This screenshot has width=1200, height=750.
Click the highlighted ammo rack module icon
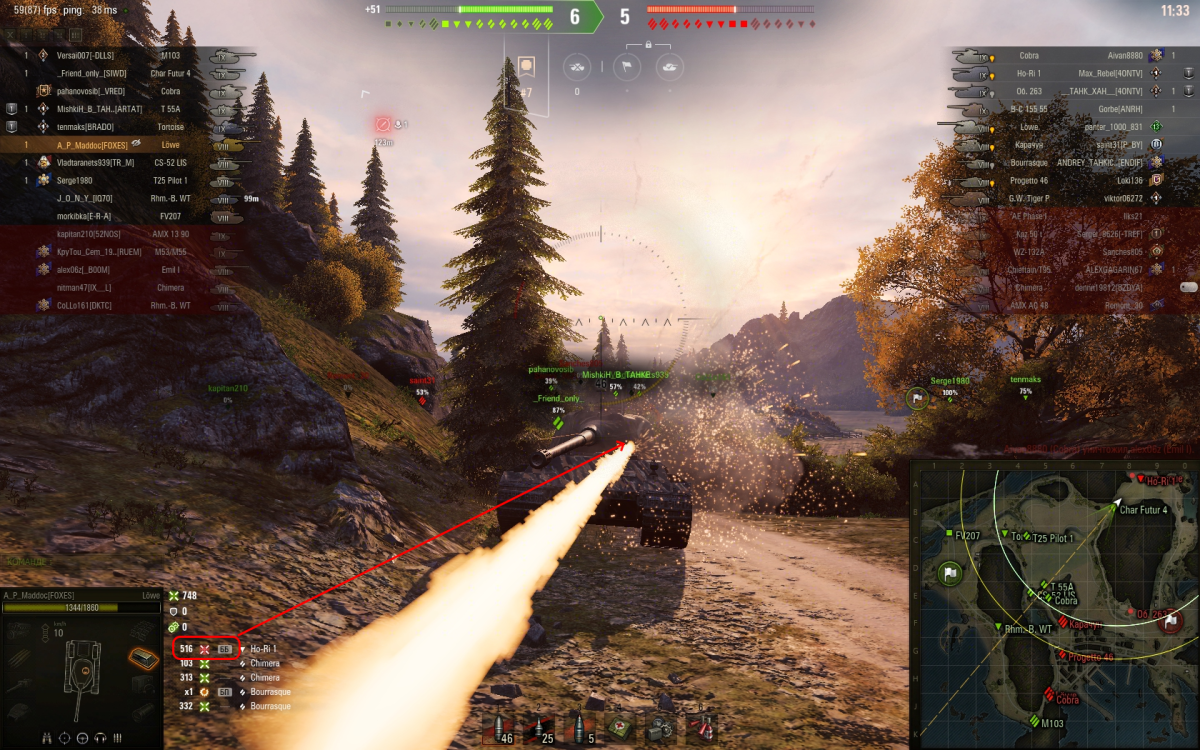143,658
